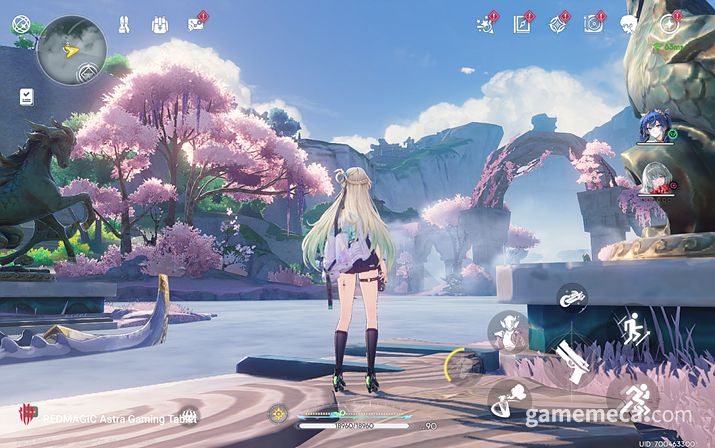Open the backpack inventory icon
Image resolution: width=715 pixels, height=448 pixels.
click(x=159, y=24)
